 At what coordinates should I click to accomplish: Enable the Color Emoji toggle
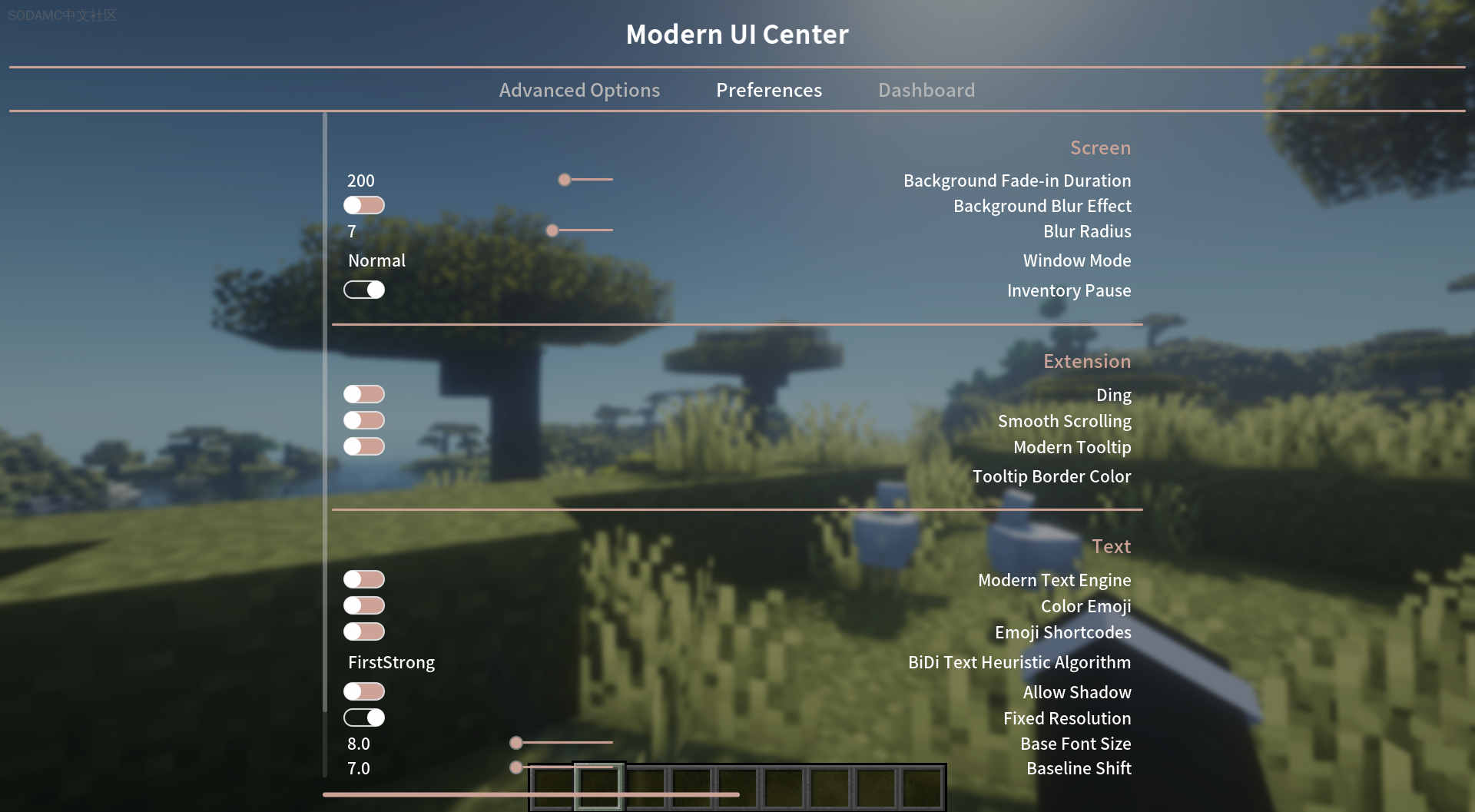(x=363, y=605)
